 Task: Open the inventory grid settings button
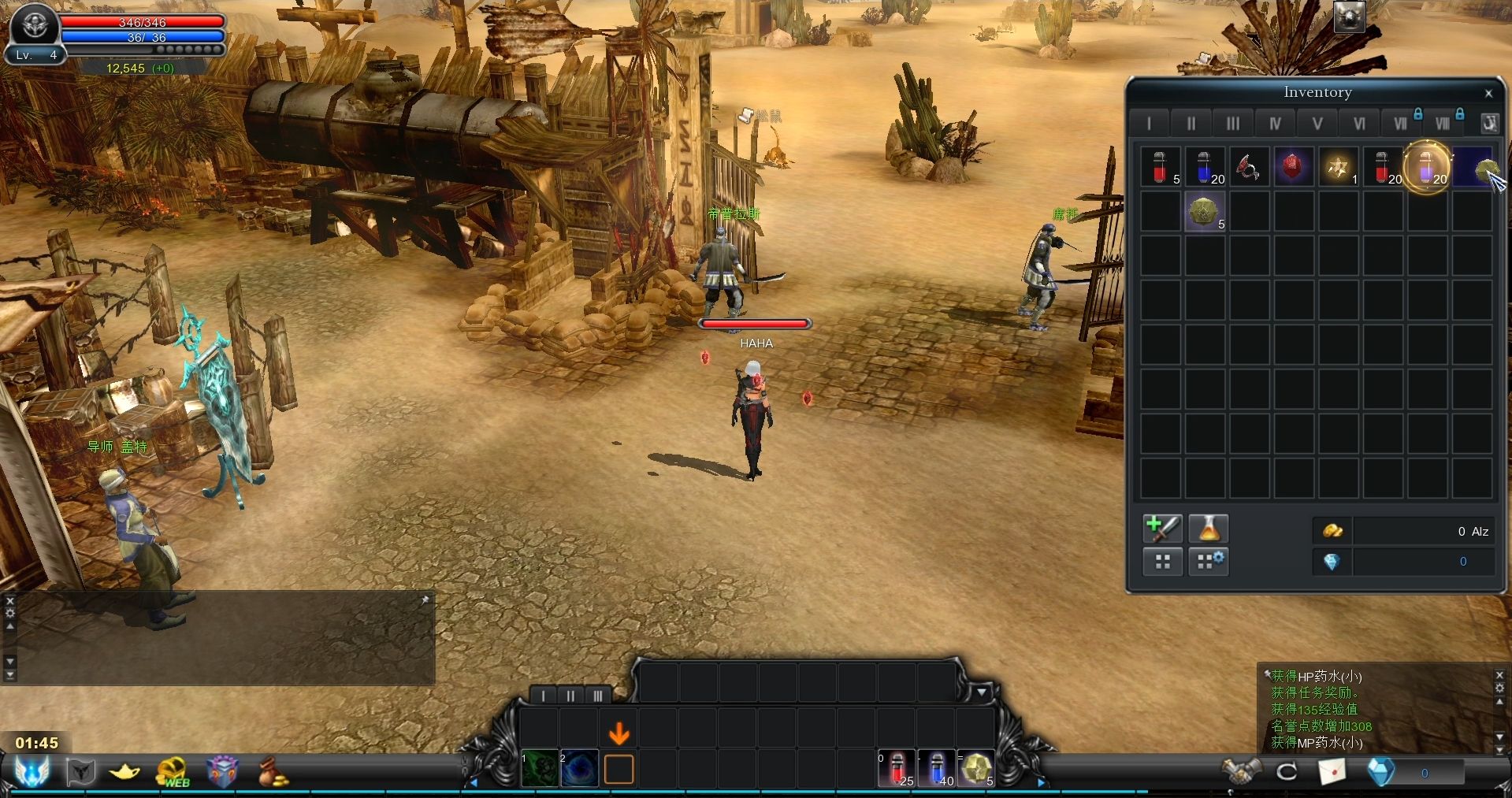(1208, 562)
